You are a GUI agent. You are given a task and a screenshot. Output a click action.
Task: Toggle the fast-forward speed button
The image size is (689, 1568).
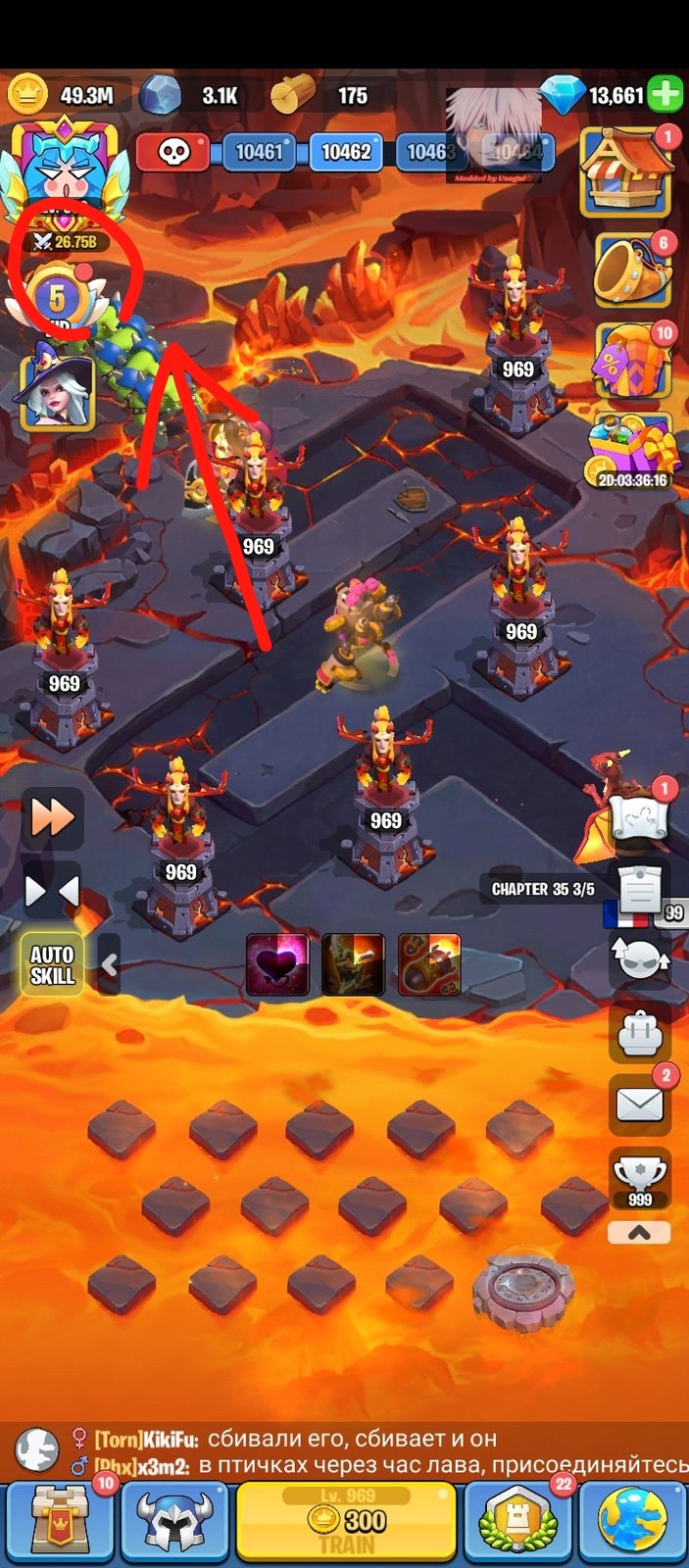click(53, 816)
